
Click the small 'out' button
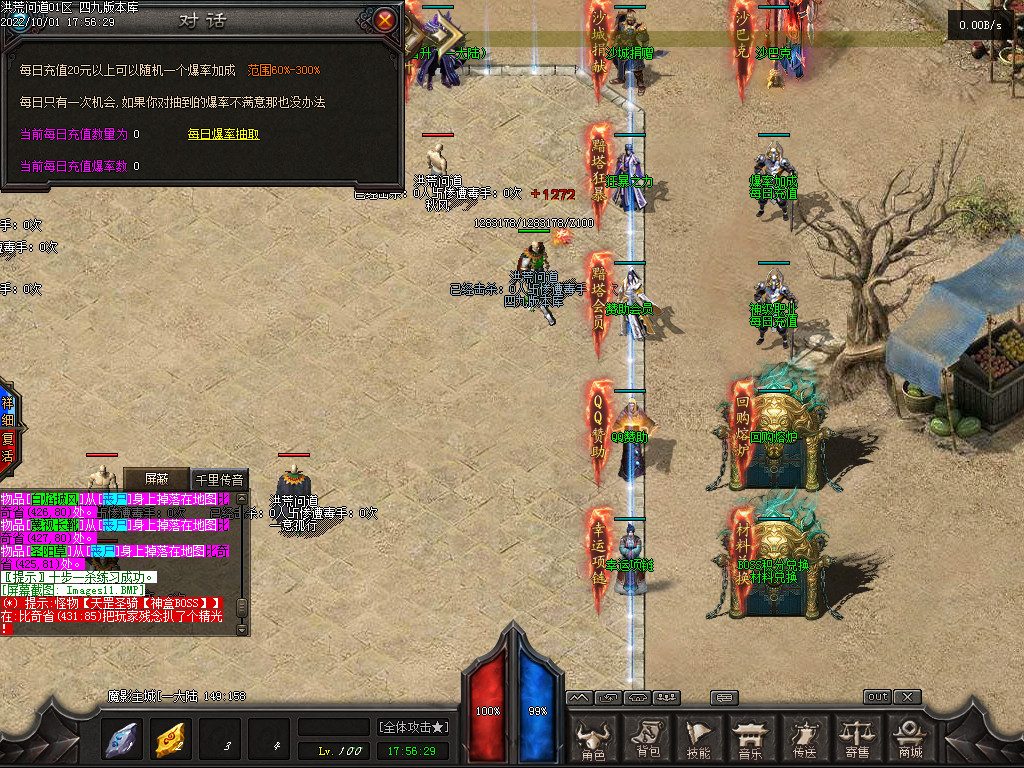877,696
